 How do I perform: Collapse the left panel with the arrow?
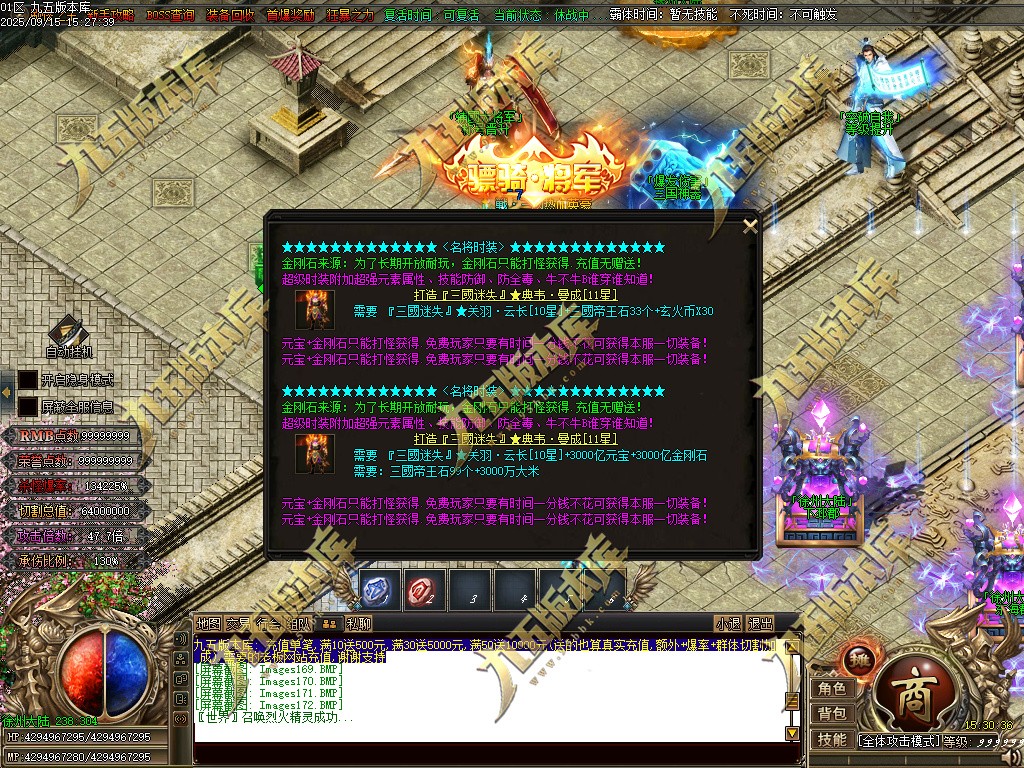[x=8, y=392]
